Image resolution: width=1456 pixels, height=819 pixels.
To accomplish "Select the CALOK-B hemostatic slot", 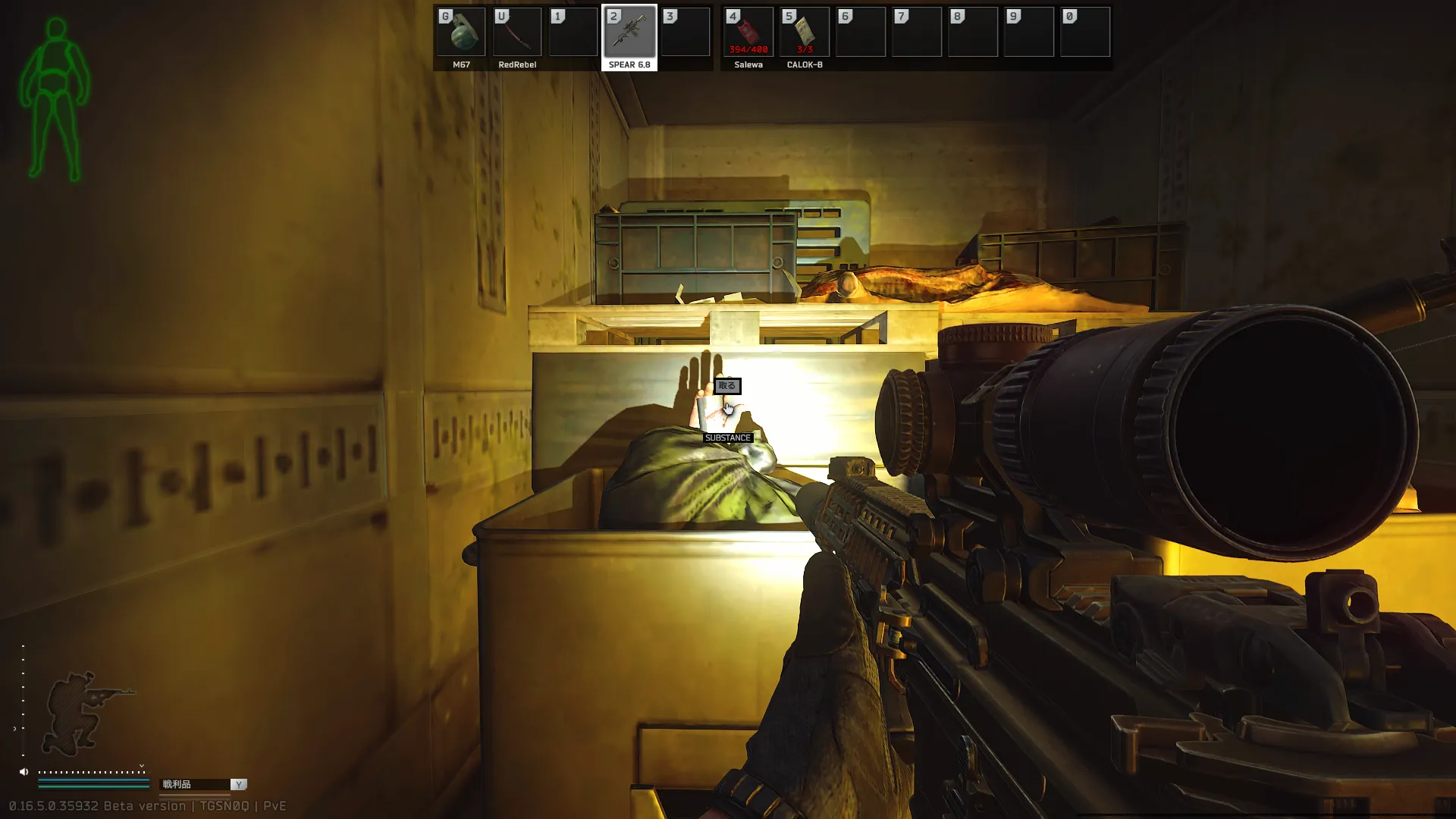I will [x=805, y=33].
